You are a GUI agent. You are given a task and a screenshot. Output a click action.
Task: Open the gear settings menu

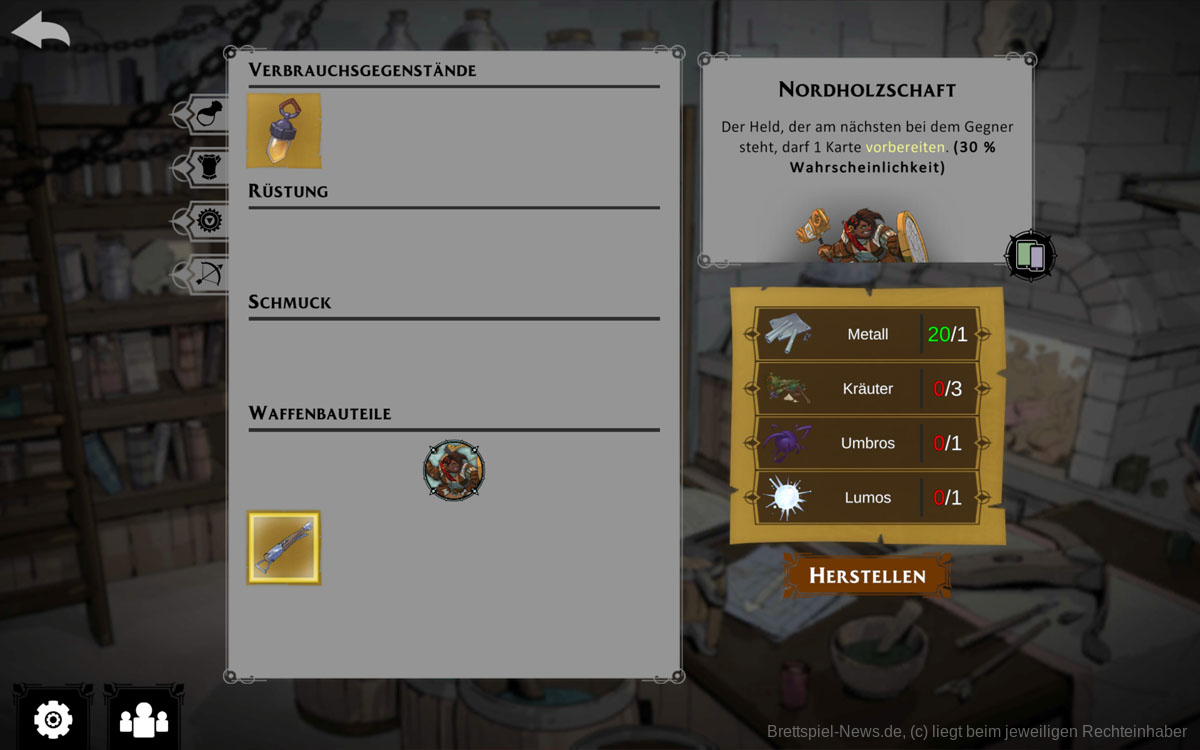(x=53, y=718)
